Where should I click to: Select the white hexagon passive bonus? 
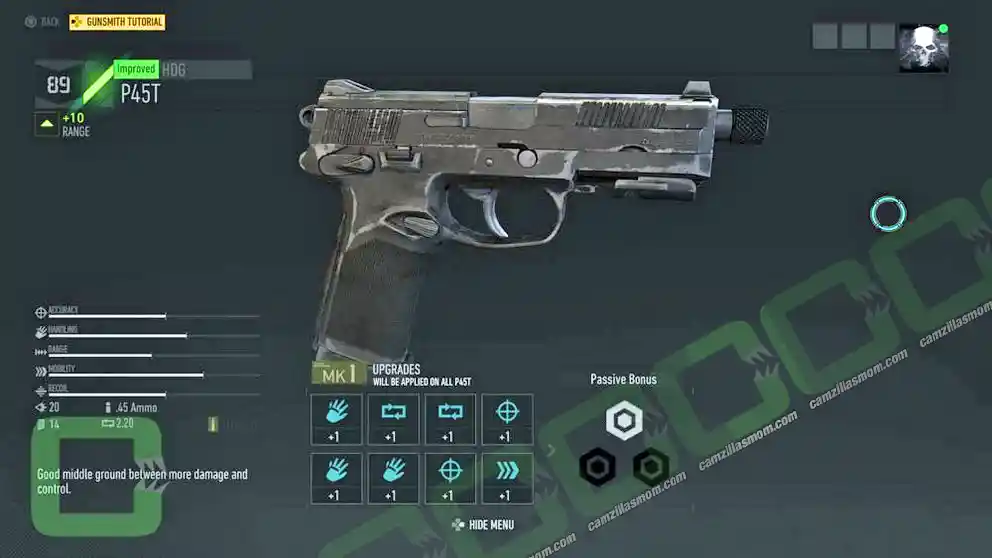[x=624, y=421]
